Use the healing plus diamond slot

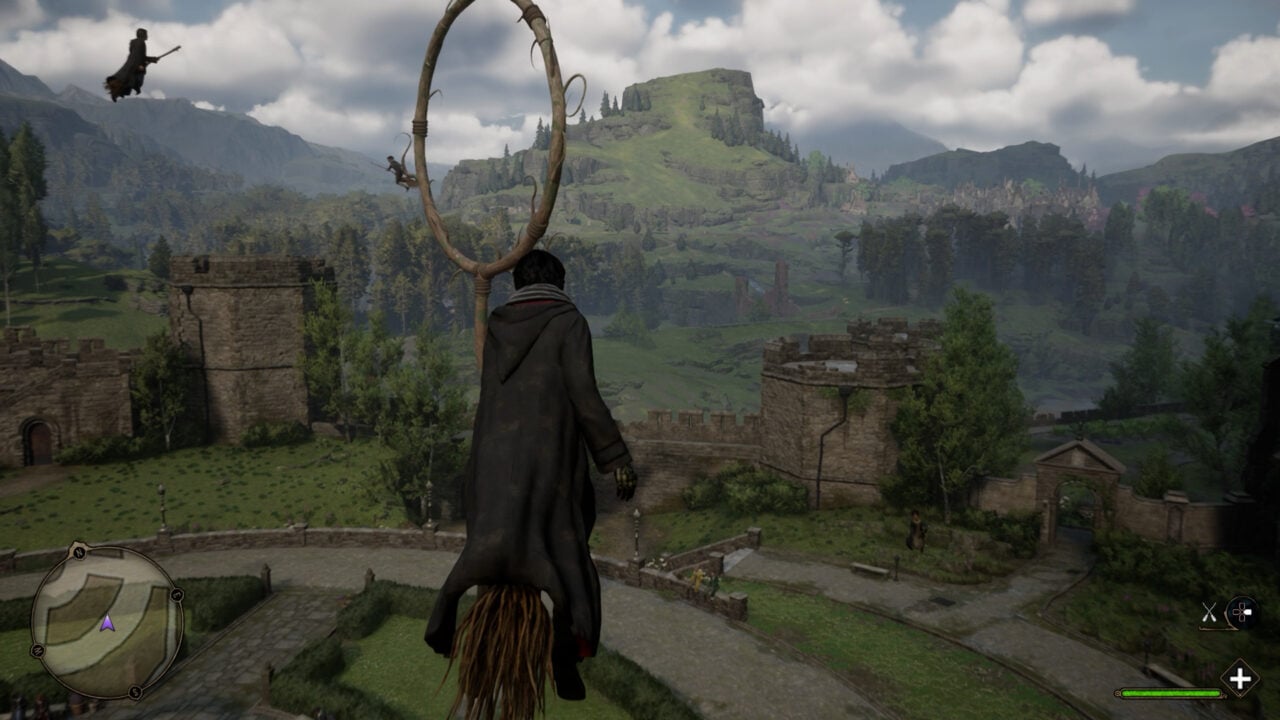point(1240,679)
